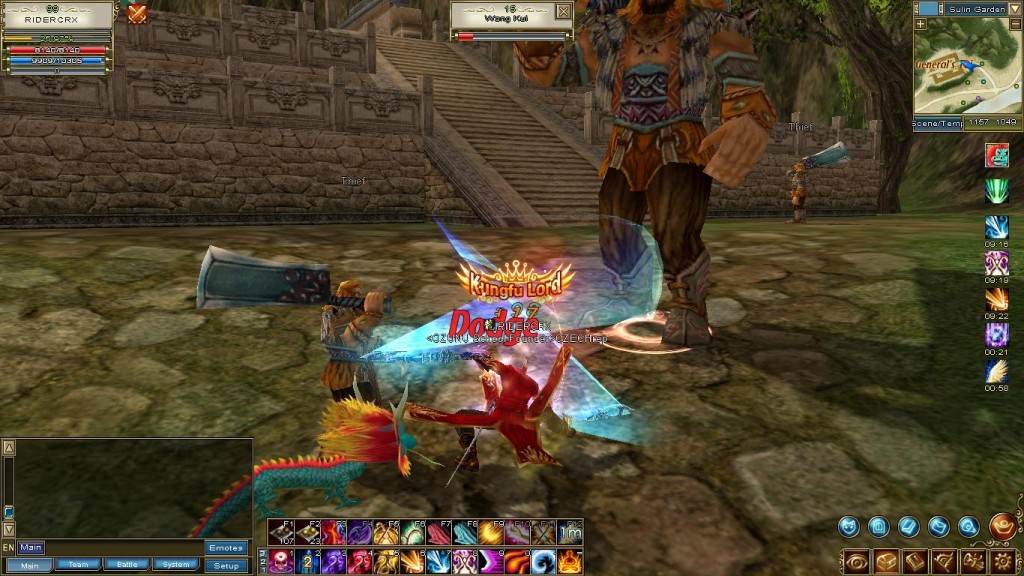This screenshot has width=1024, height=576.
Task: Click the Scene/Temp button under the minimap
Action: coord(937,123)
